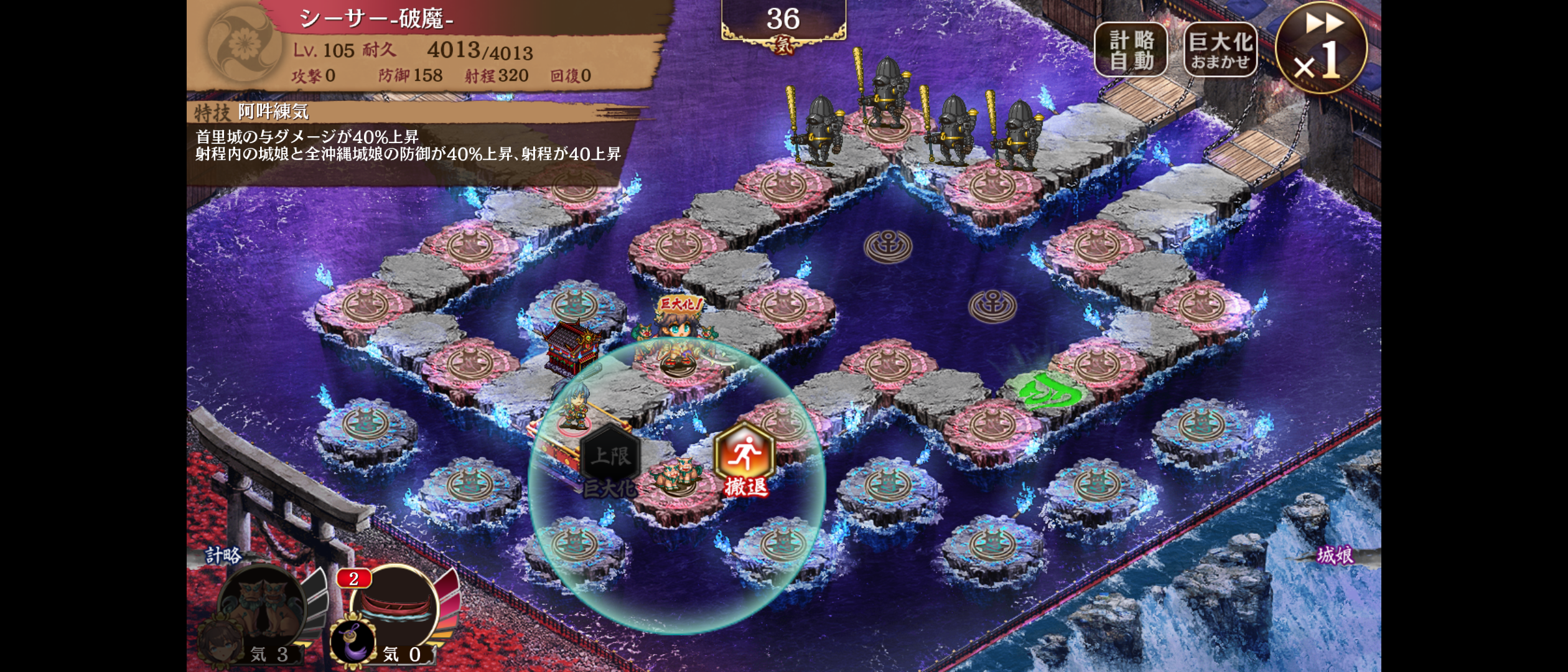
Task: Click the 巨大化 上限 enlarge button
Action: [x=610, y=460]
